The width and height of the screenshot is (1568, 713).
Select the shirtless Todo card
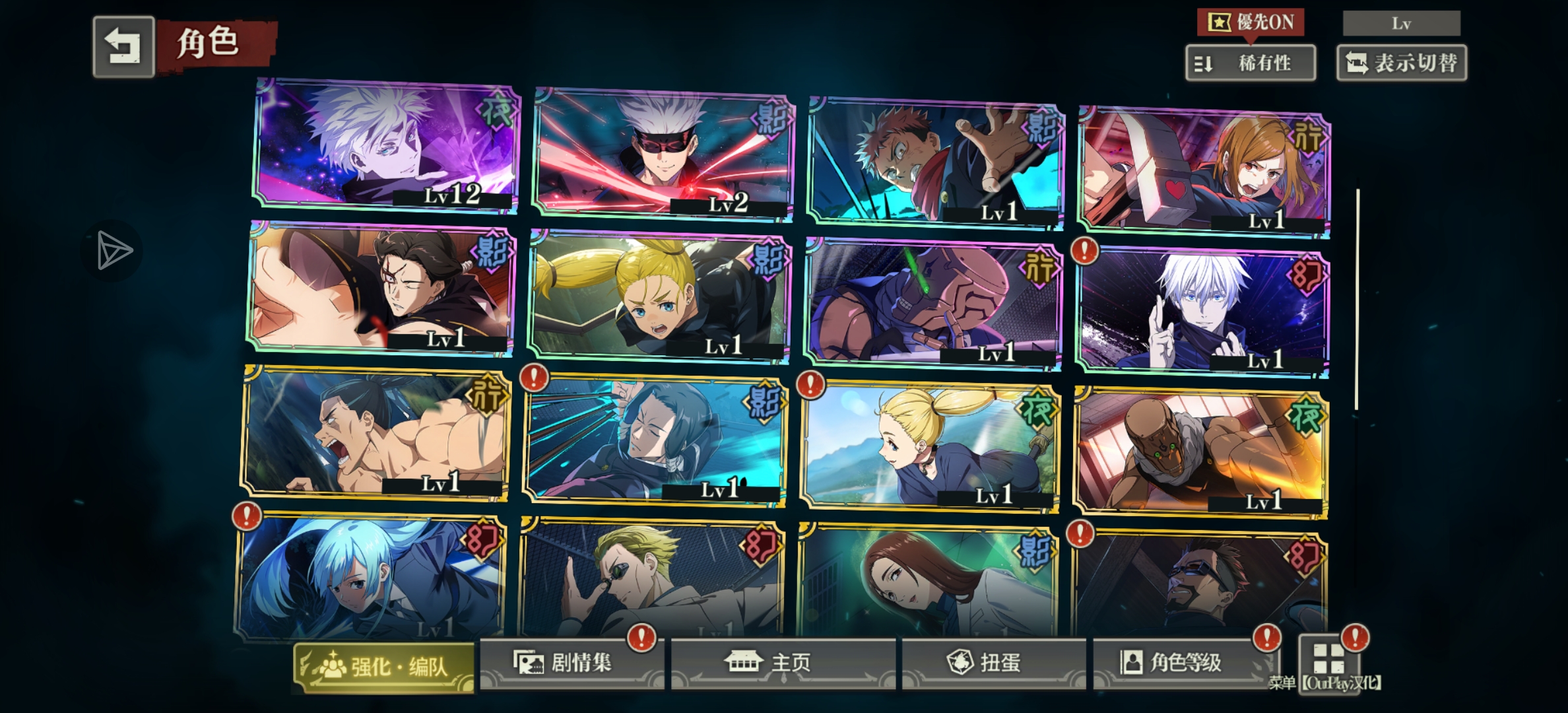pyautogui.click(x=376, y=432)
